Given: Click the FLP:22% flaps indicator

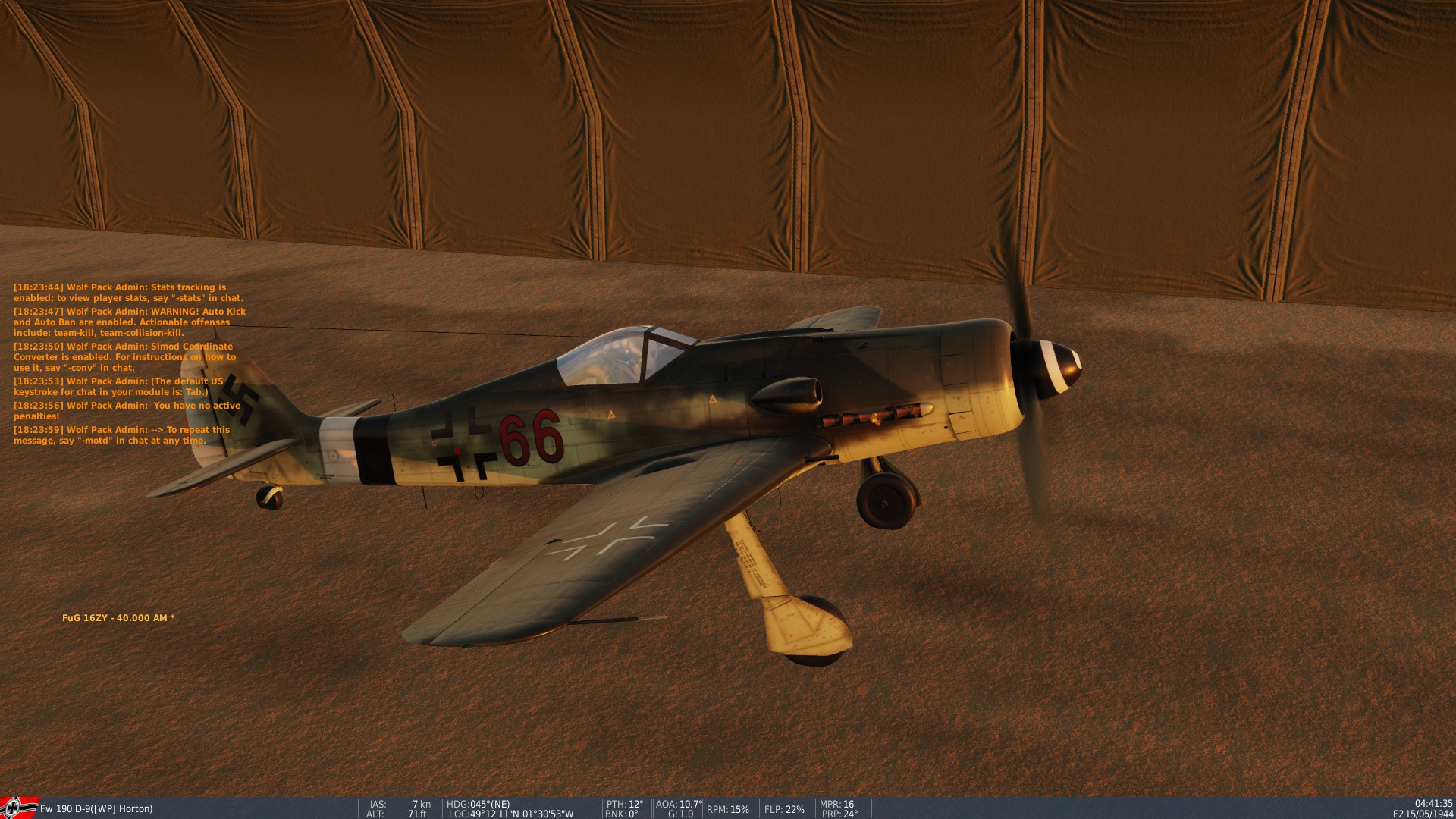Looking at the screenshot, I should click(785, 809).
